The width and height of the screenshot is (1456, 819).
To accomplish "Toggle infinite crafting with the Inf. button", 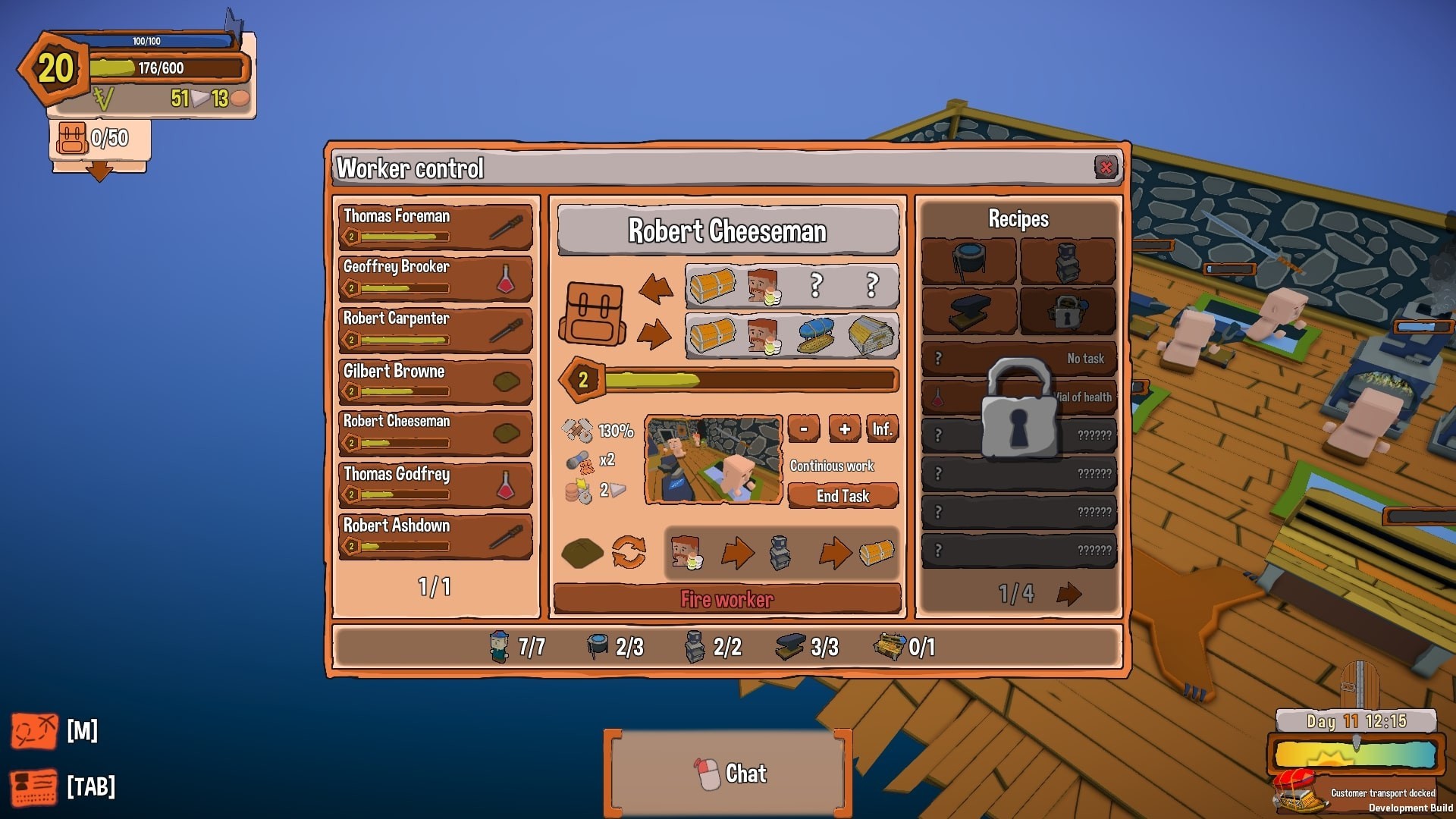I will pos(883,428).
